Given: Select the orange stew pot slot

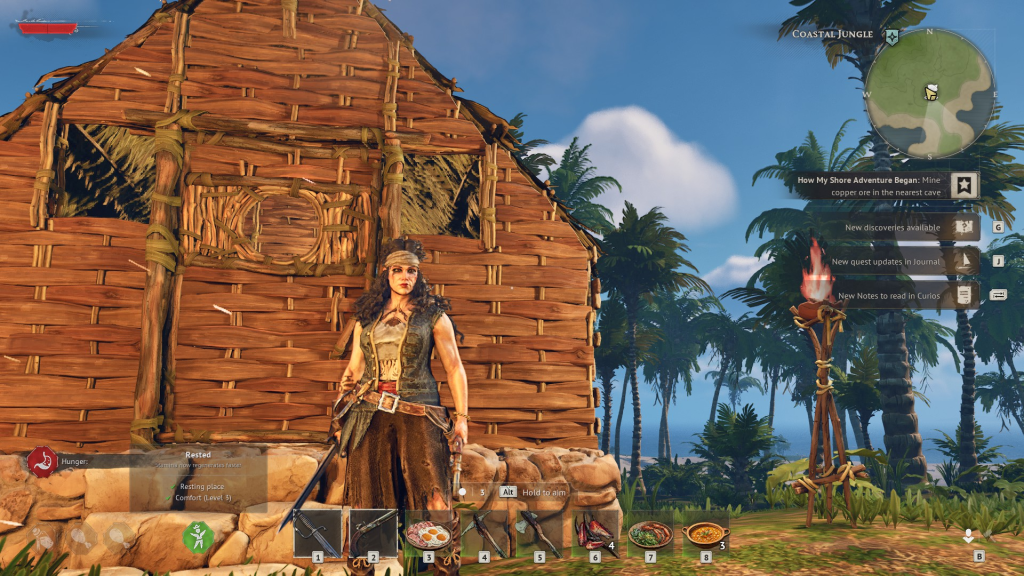Looking at the screenshot, I should (705, 532).
